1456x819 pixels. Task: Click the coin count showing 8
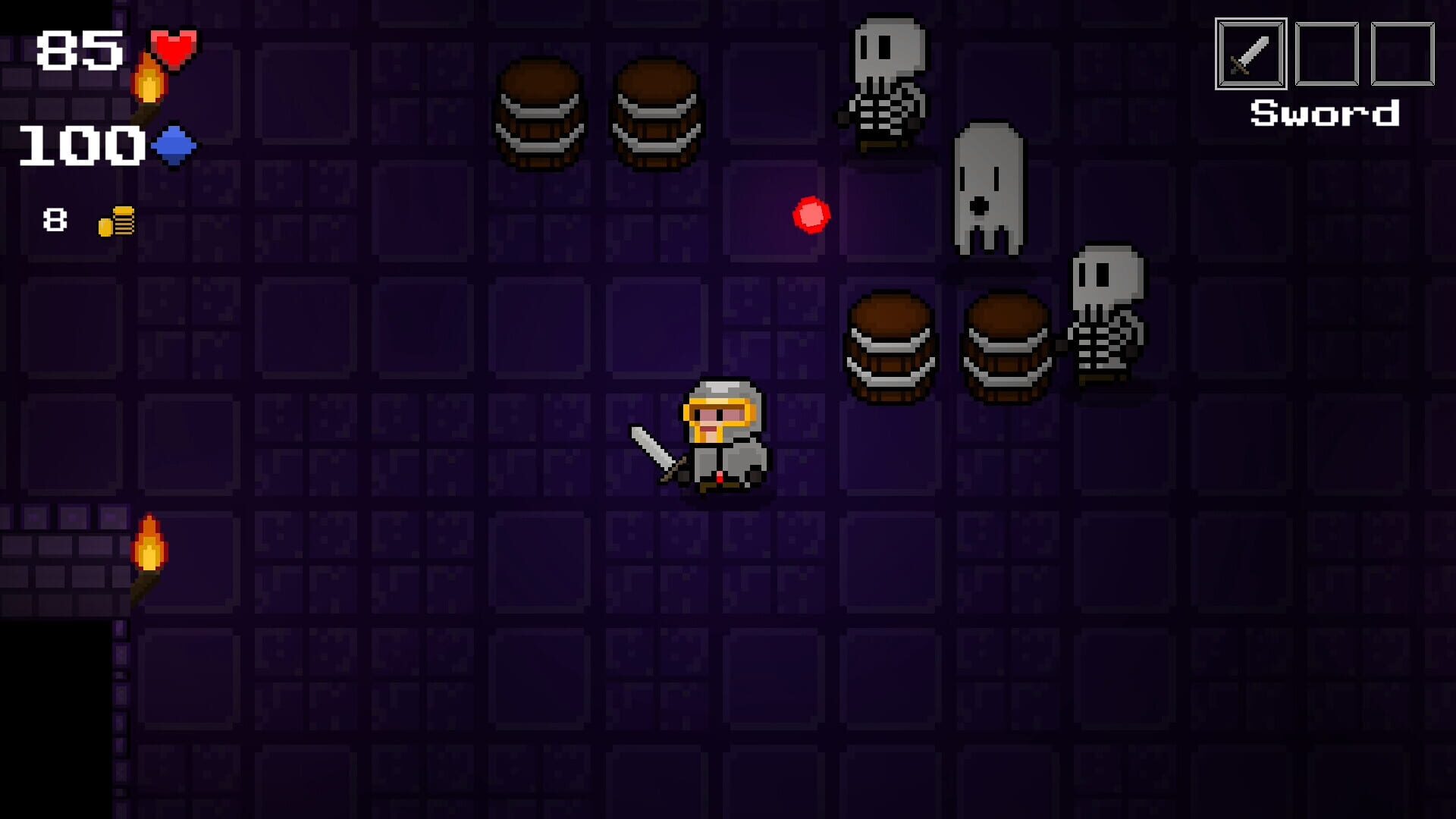[53, 220]
